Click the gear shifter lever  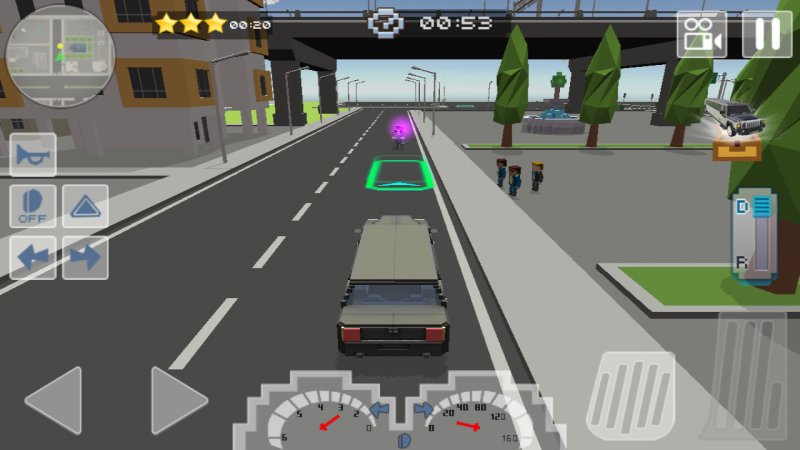(x=758, y=235)
